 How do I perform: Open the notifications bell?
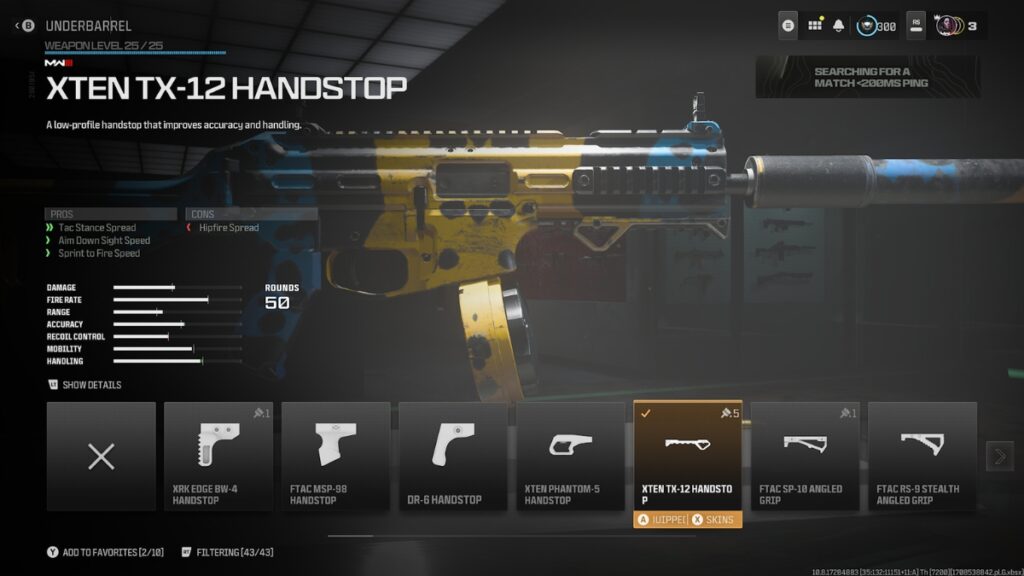838,25
